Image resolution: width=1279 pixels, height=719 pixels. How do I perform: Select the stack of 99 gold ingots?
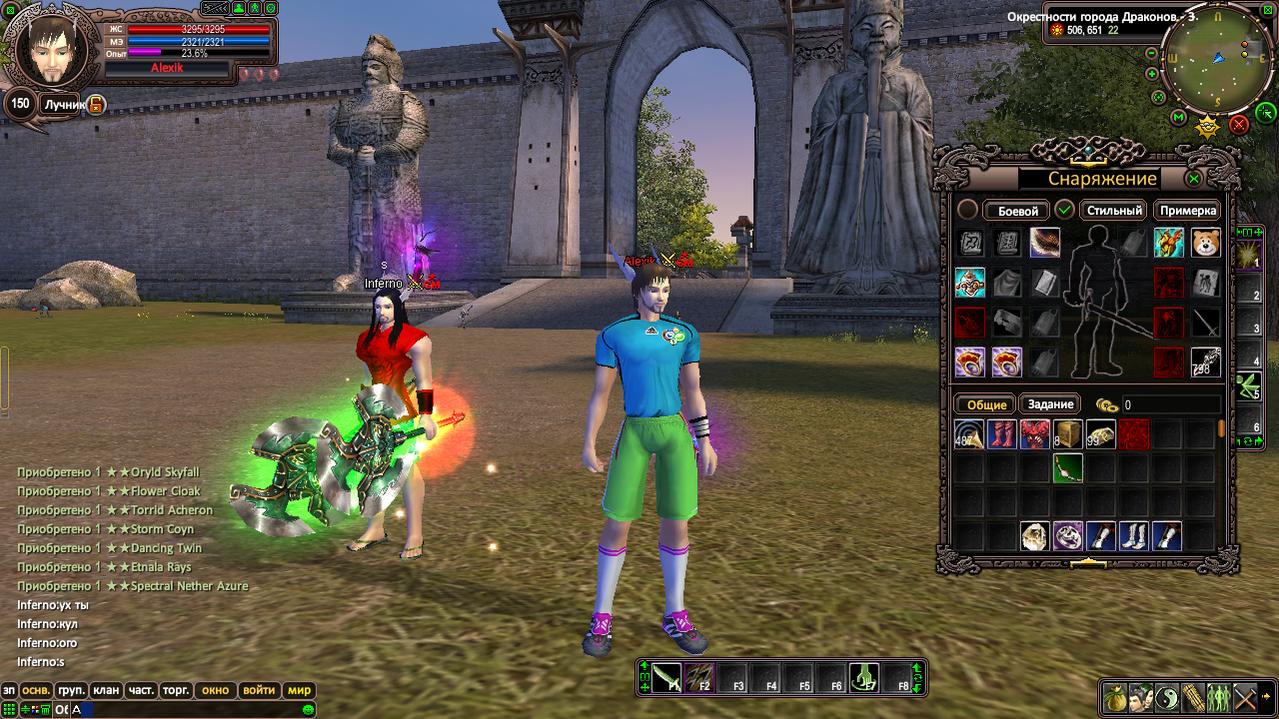[1100, 434]
